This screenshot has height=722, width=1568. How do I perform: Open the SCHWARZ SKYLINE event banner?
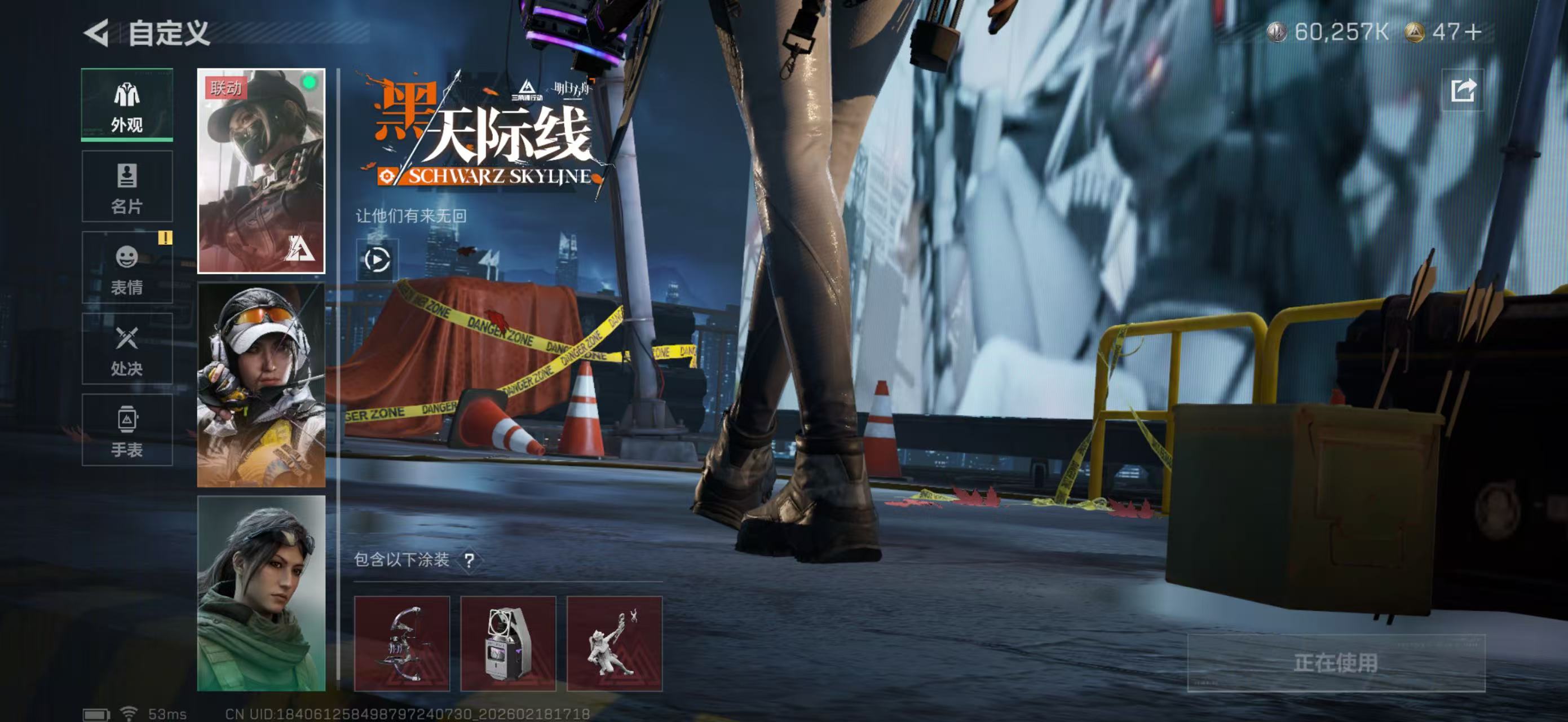pos(481,137)
